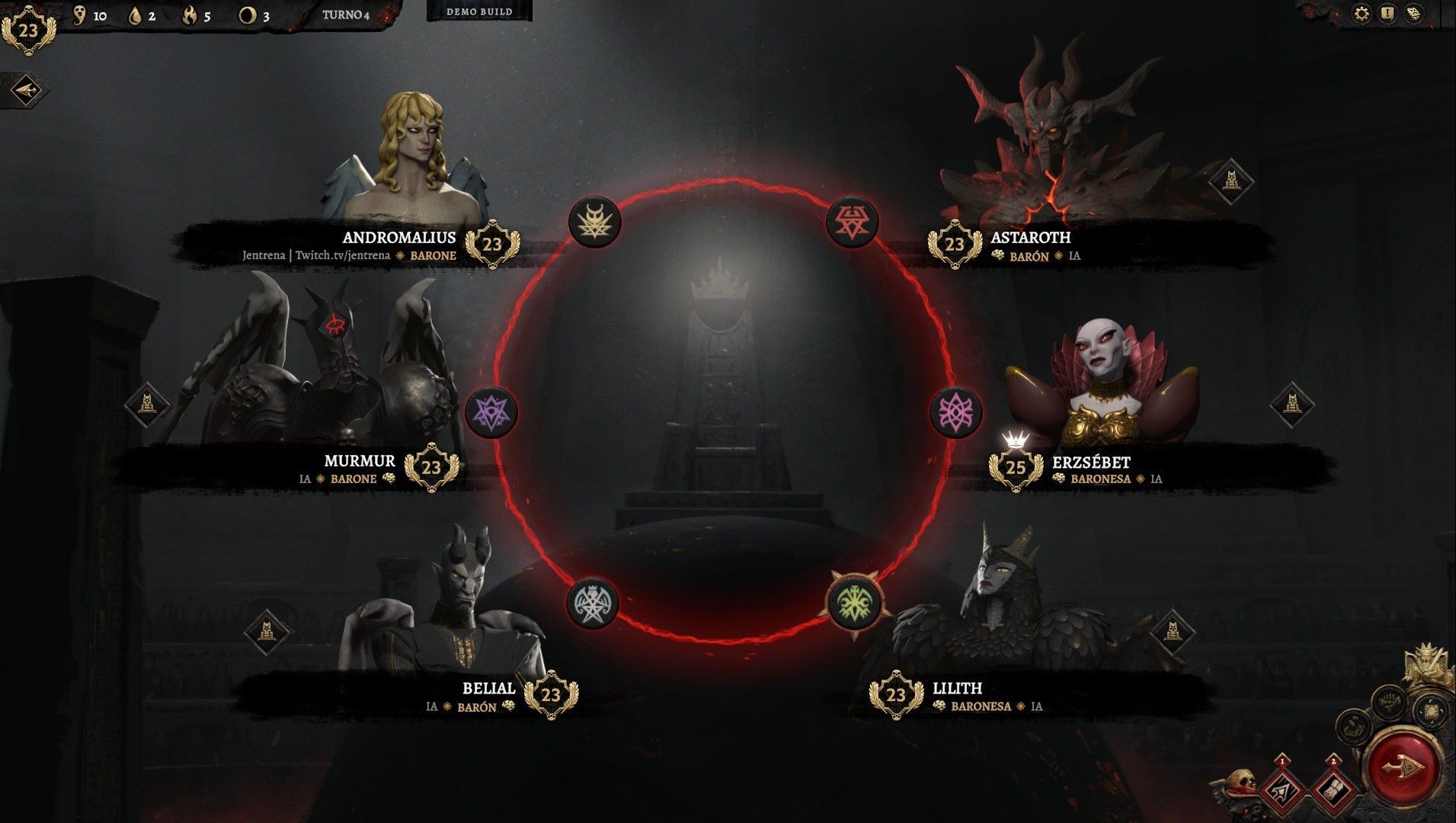Open the gear settings menu
Screen dimensions: 1456x823
tap(1362, 14)
